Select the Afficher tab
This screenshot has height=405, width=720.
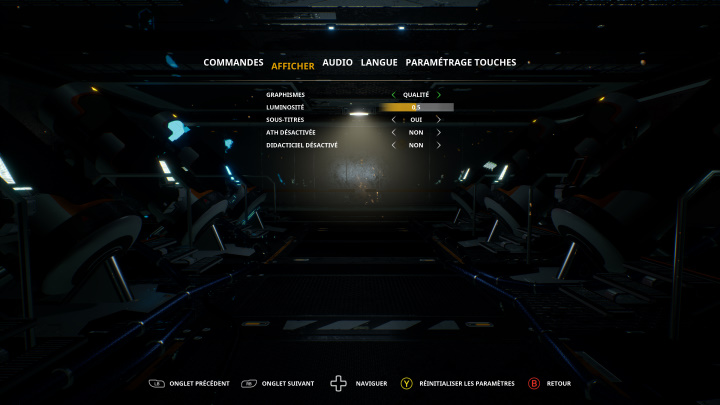(292, 66)
